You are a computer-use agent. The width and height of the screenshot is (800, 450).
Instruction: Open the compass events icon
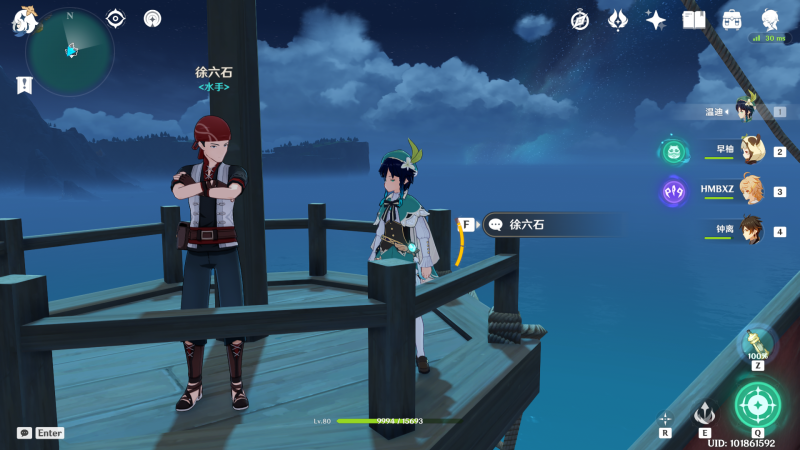pyautogui.click(x=580, y=20)
